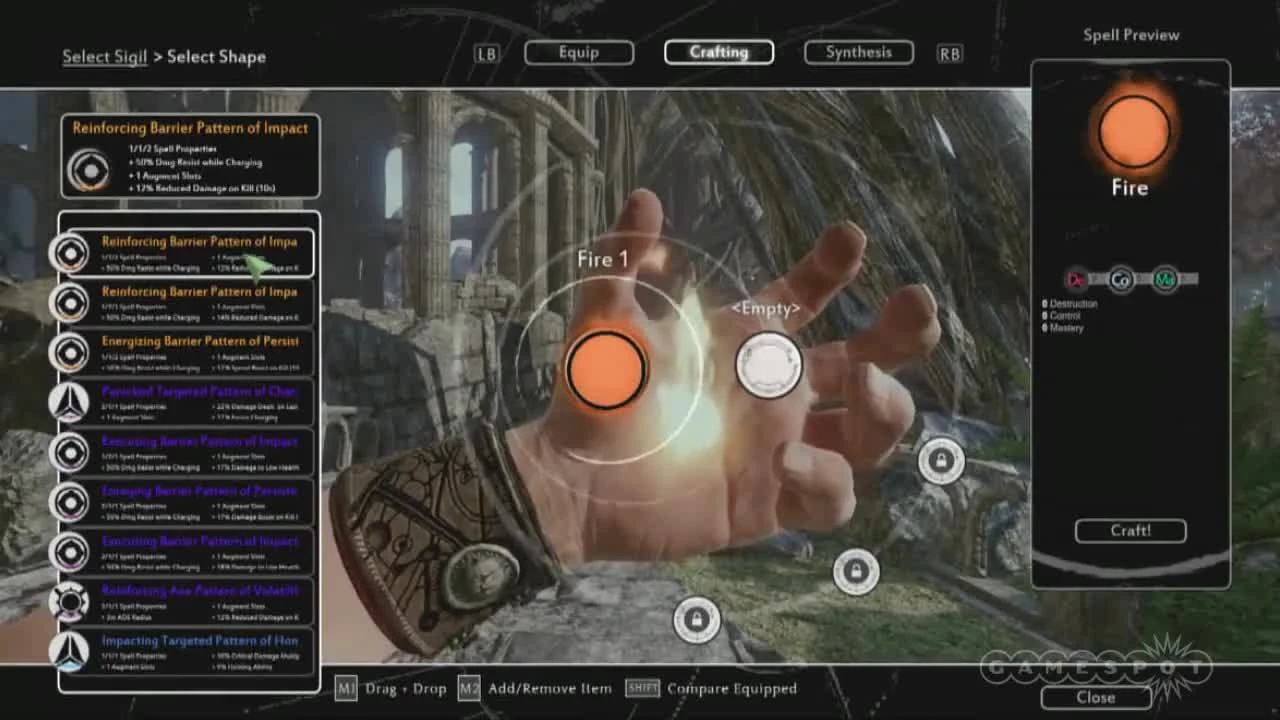Select the Mastery school icon in Spell Preview
Viewport: 1280px width, 720px height.
(x=1163, y=281)
